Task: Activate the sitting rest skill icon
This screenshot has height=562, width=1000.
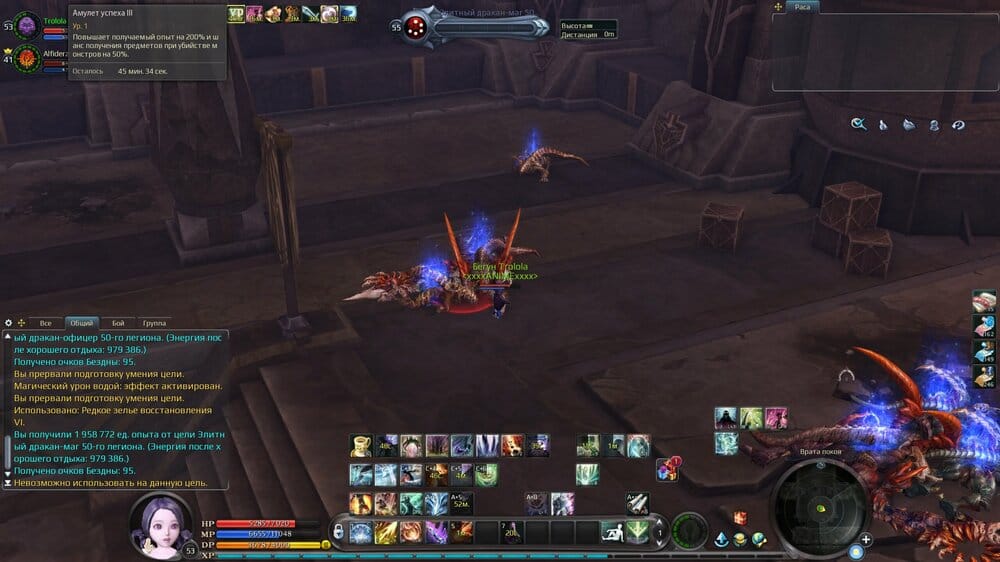Action: pyautogui.click(x=612, y=532)
